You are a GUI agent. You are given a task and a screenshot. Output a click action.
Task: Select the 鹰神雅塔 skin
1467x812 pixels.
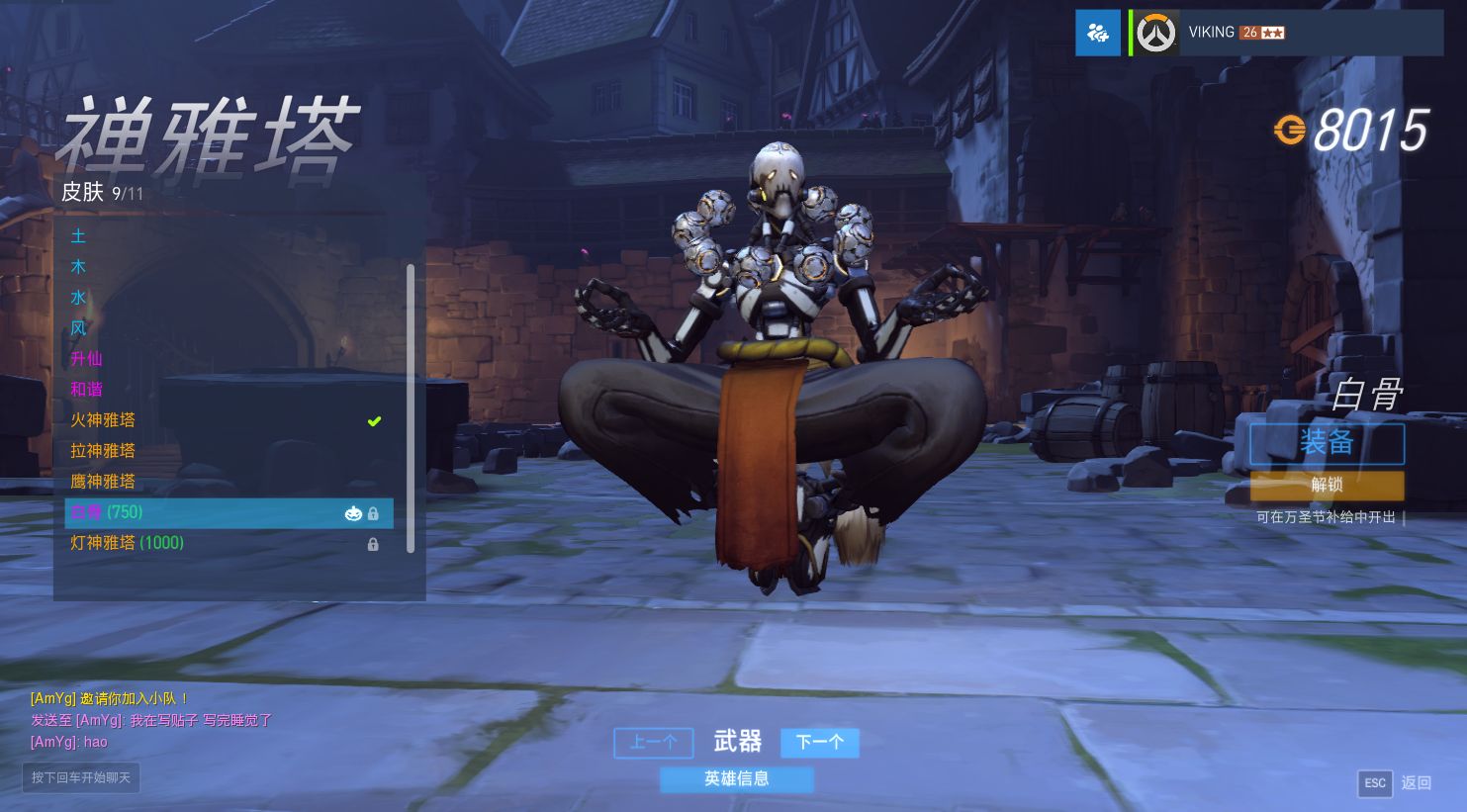(x=103, y=482)
